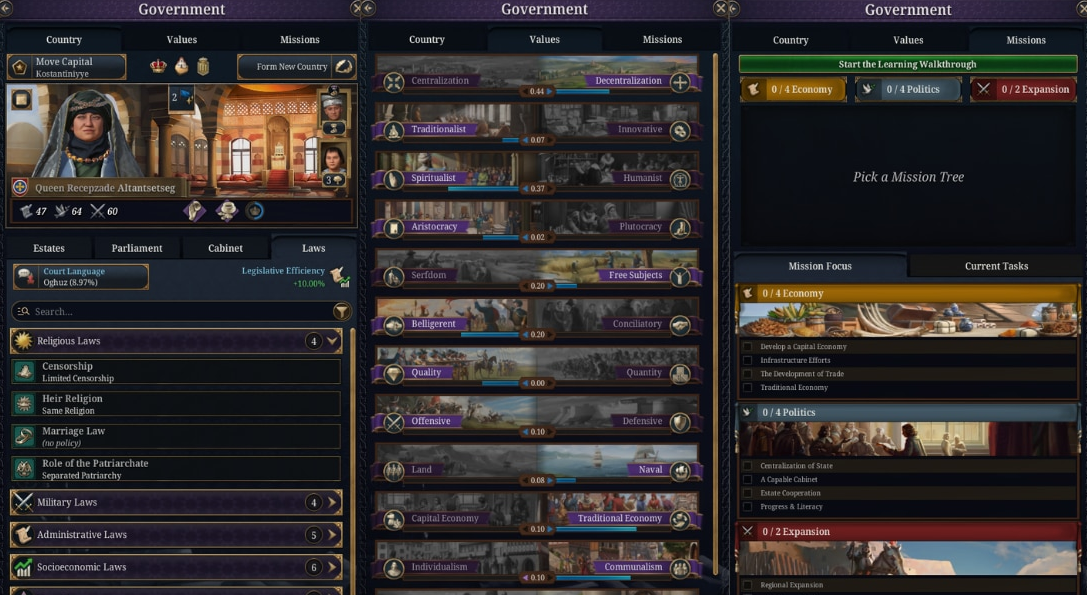Tick the Develop a Capital Economy checkbox
This screenshot has height=595, width=1087.
747,347
